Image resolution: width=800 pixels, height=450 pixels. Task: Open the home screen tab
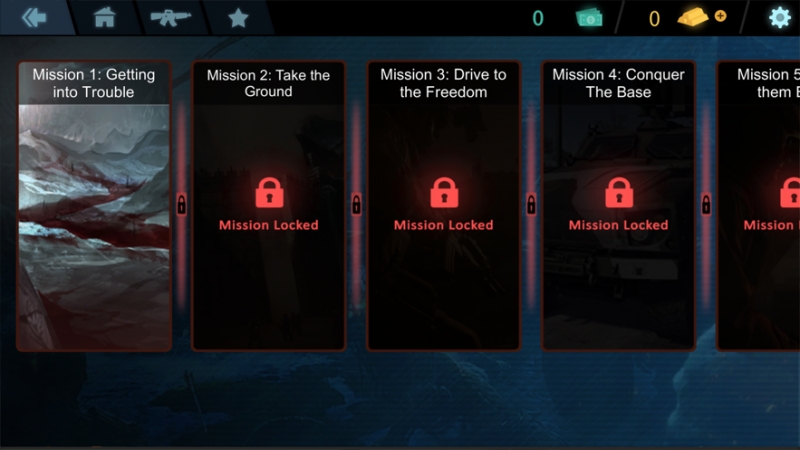(104, 17)
